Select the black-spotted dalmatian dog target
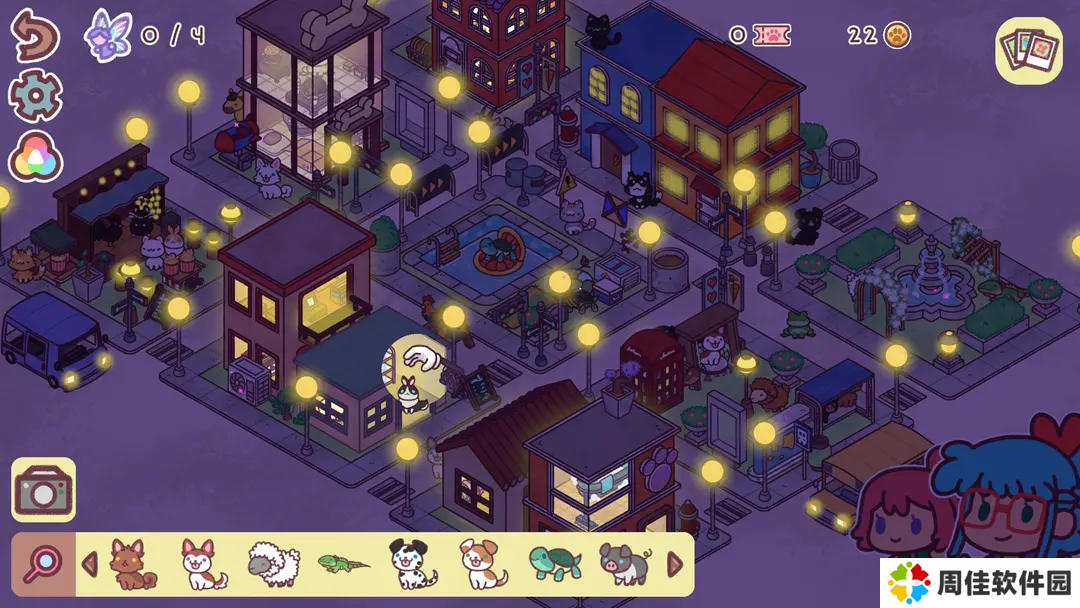The height and width of the screenshot is (608, 1080). tap(410, 564)
